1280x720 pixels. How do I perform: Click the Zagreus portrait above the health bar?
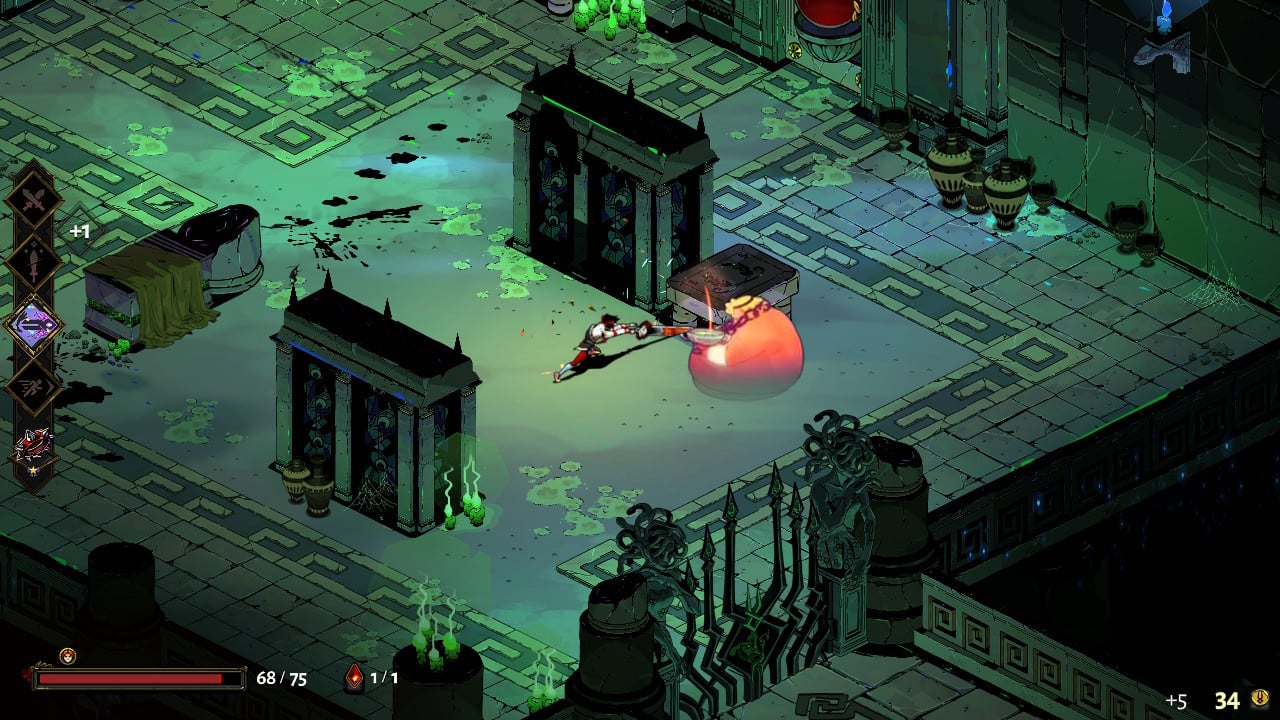(x=67, y=656)
